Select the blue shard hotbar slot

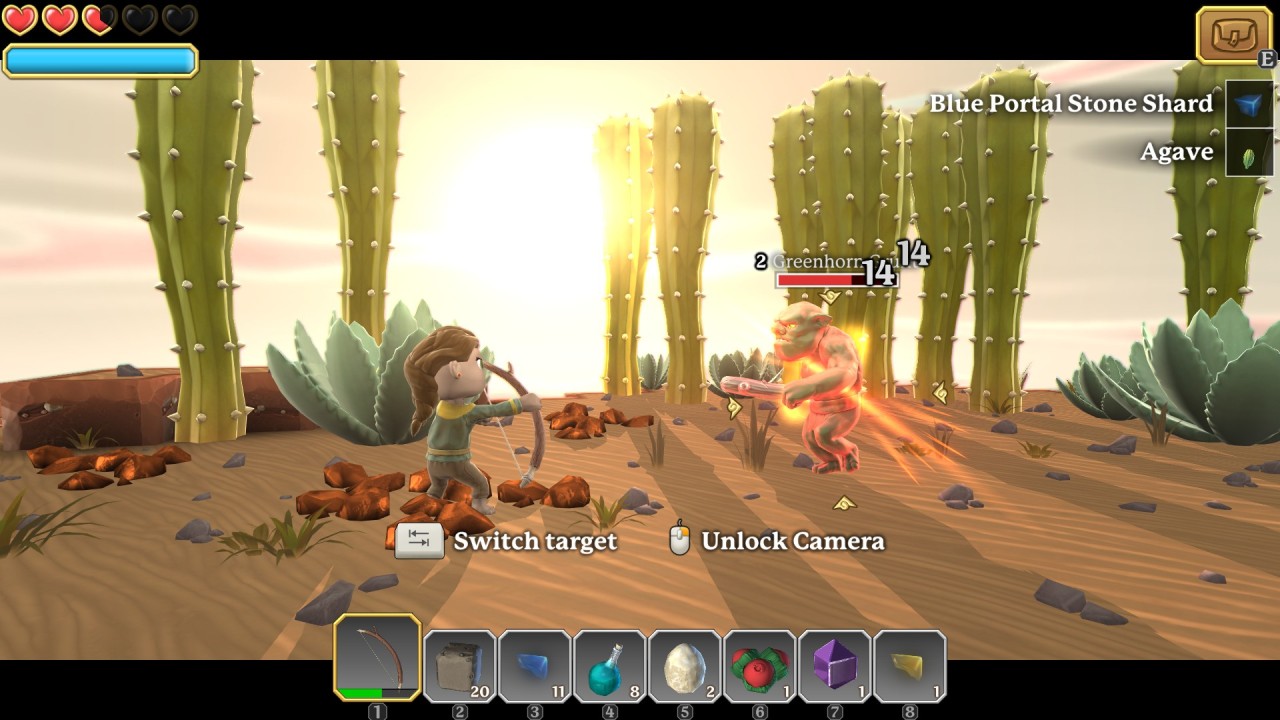pos(535,665)
